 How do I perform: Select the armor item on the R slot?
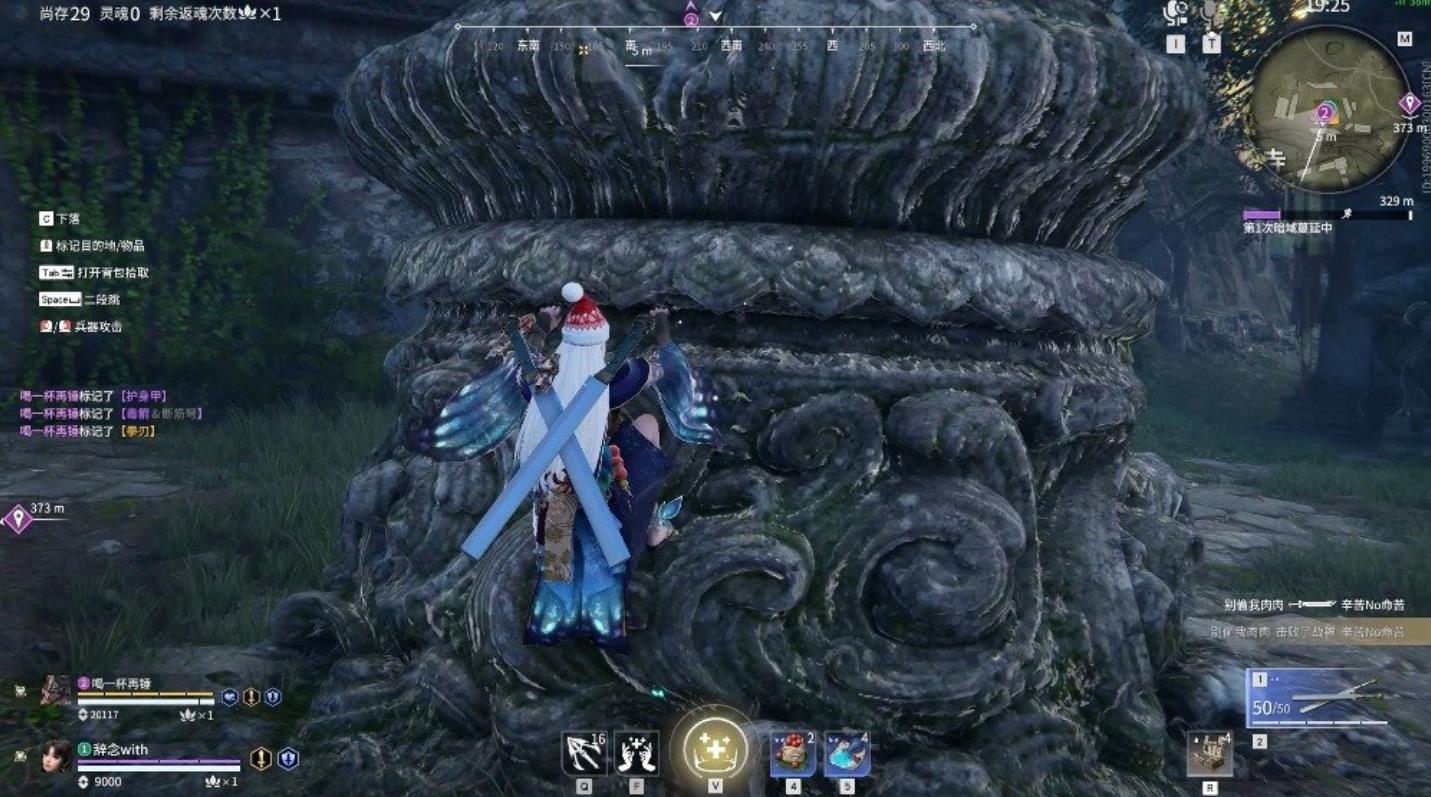click(1210, 755)
